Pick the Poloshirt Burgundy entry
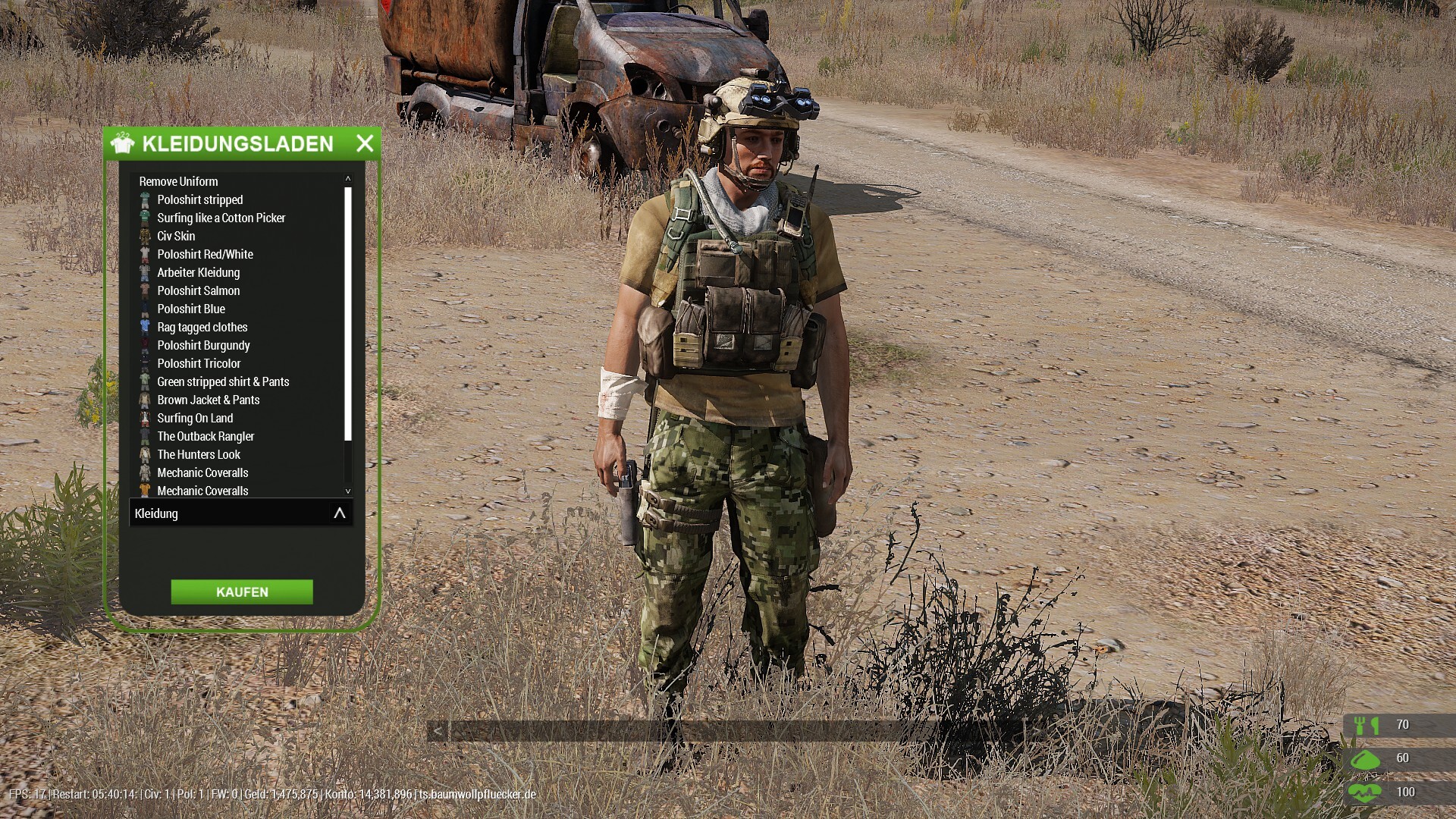1456x819 pixels. pos(203,345)
